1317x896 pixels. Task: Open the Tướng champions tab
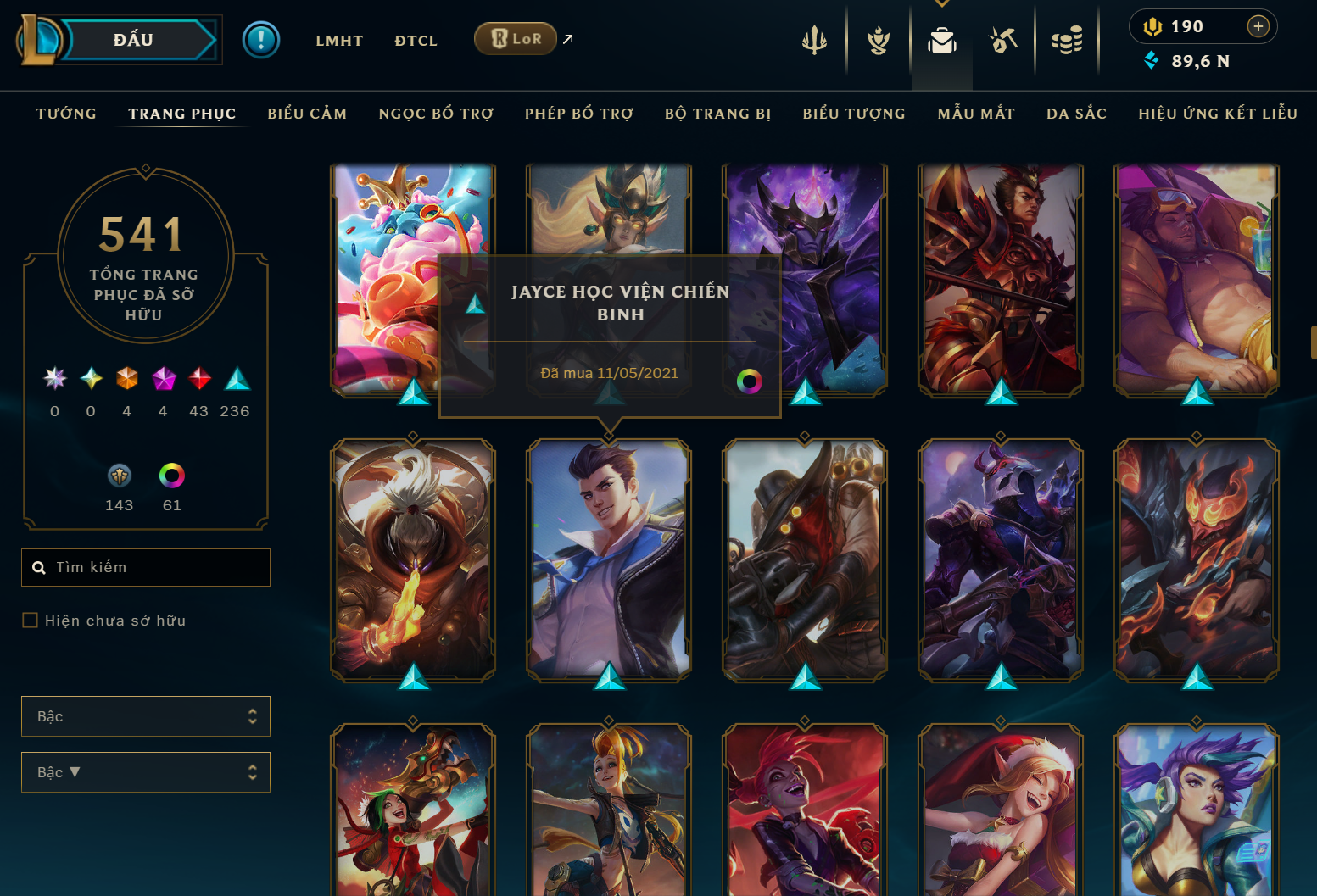point(66,114)
